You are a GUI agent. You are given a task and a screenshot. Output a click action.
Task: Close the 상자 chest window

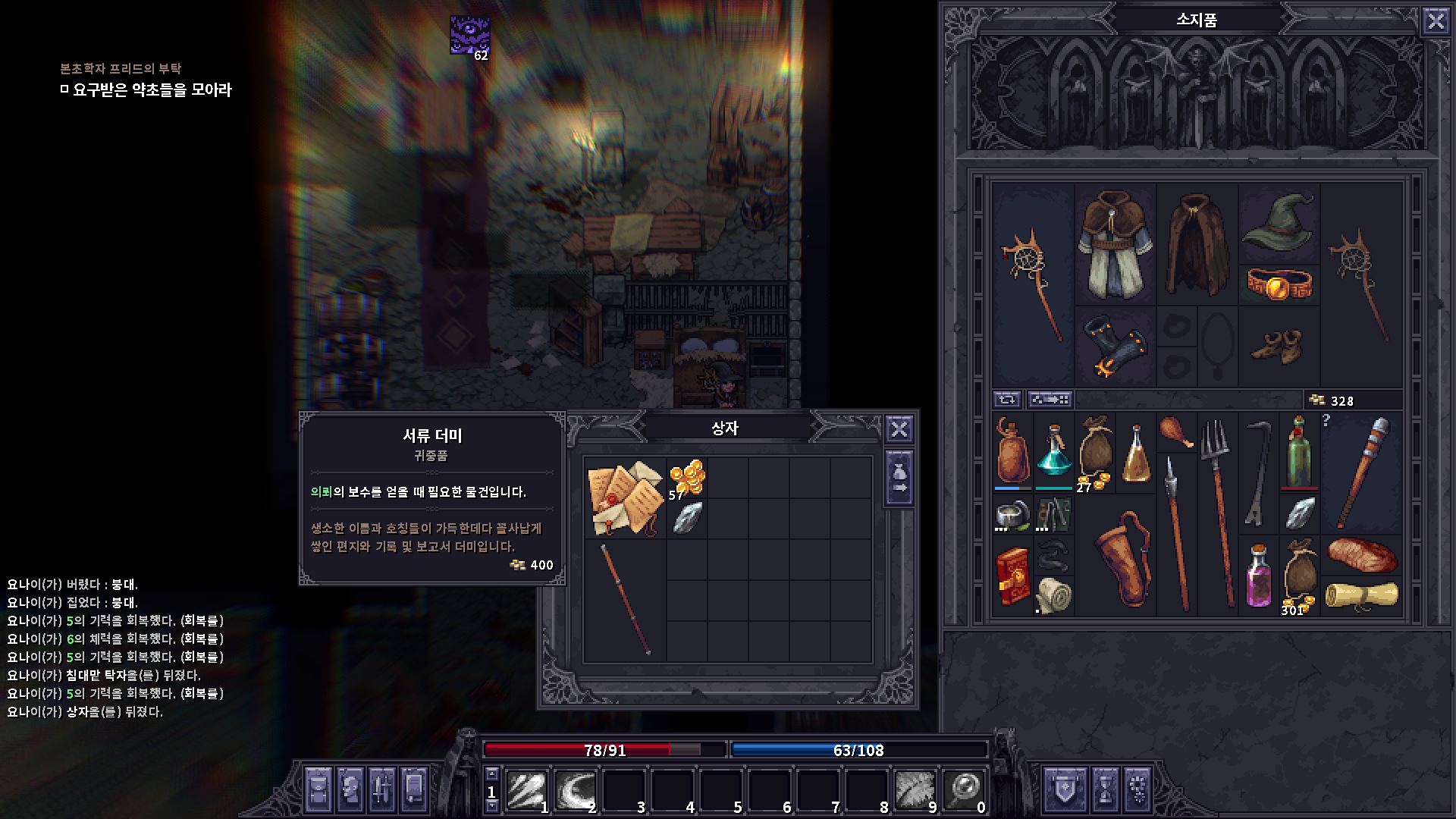click(899, 429)
